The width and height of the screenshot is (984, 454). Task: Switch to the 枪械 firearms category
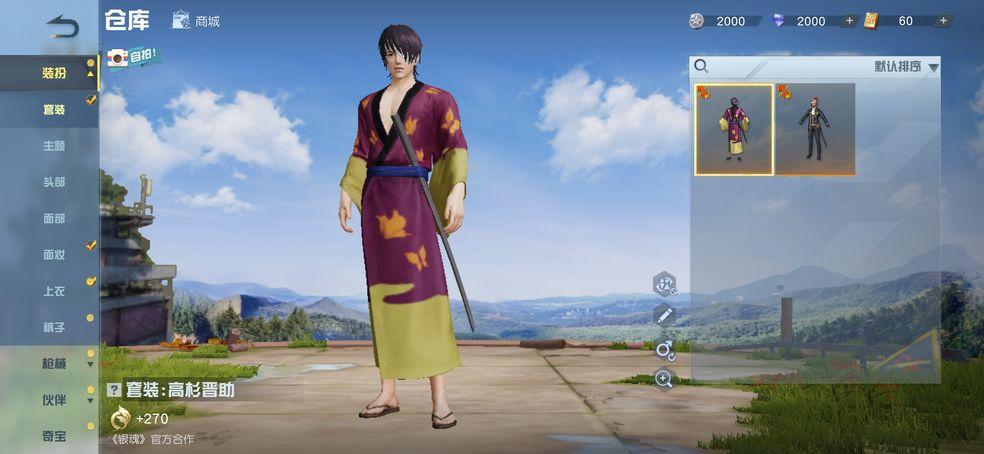[53, 363]
